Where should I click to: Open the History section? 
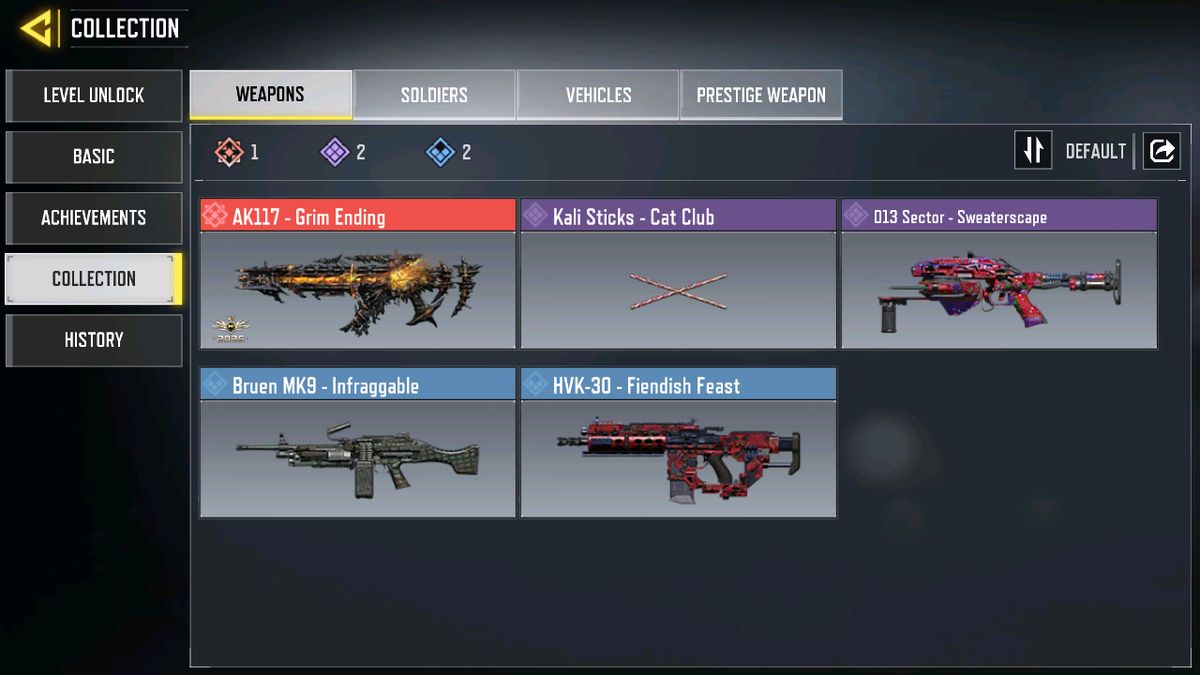(x=94, y=340)
